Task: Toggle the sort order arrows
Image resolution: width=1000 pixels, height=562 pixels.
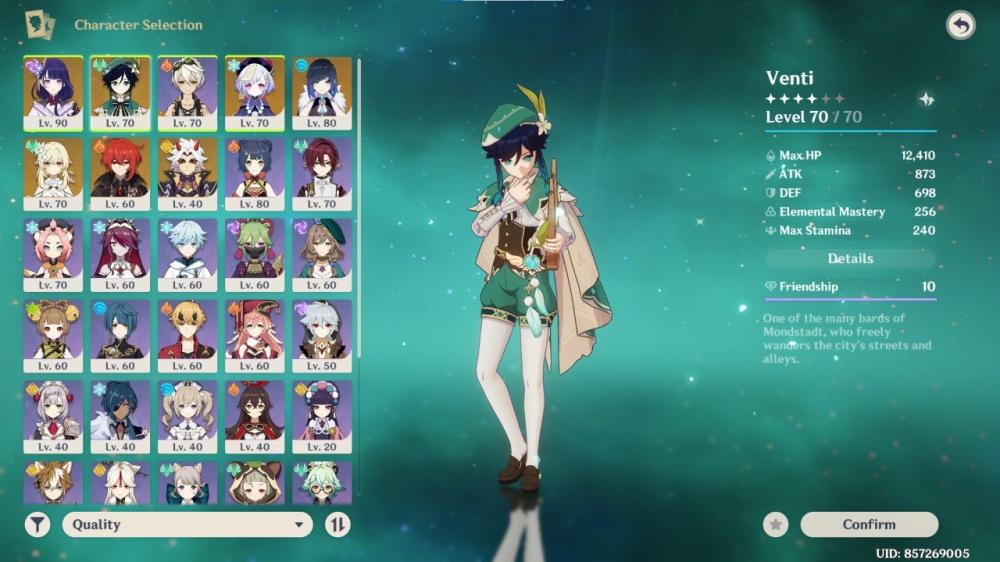Action: (x=338, y=524)
